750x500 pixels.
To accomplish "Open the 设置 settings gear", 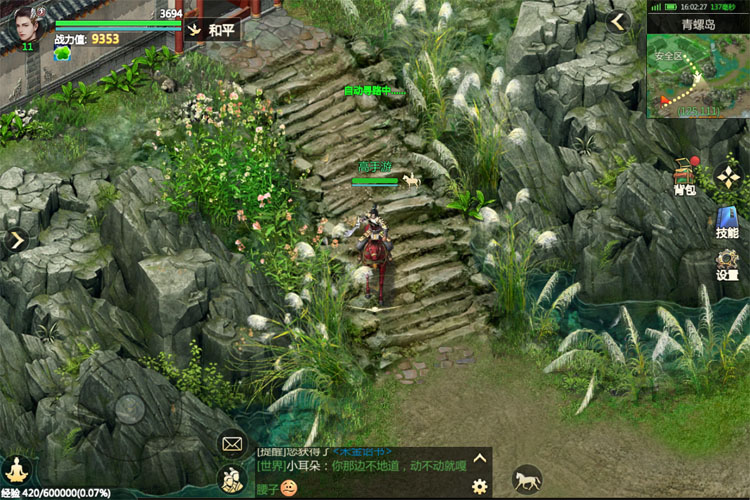I will [727, 265].
